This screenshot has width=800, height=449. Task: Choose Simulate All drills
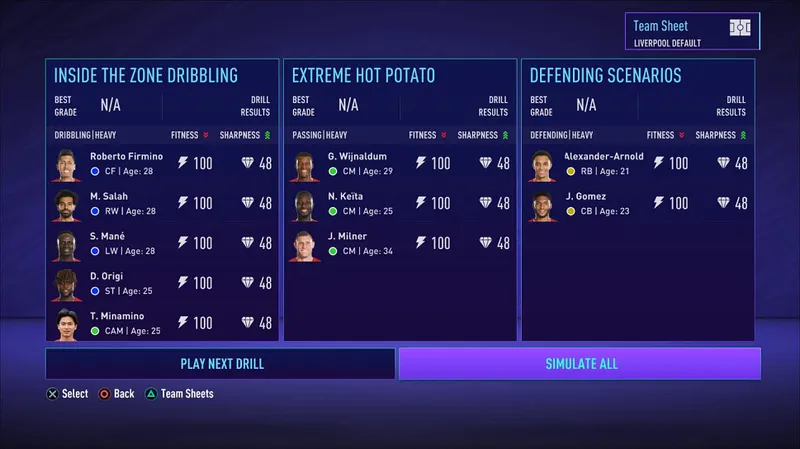(x=580, y=363)
